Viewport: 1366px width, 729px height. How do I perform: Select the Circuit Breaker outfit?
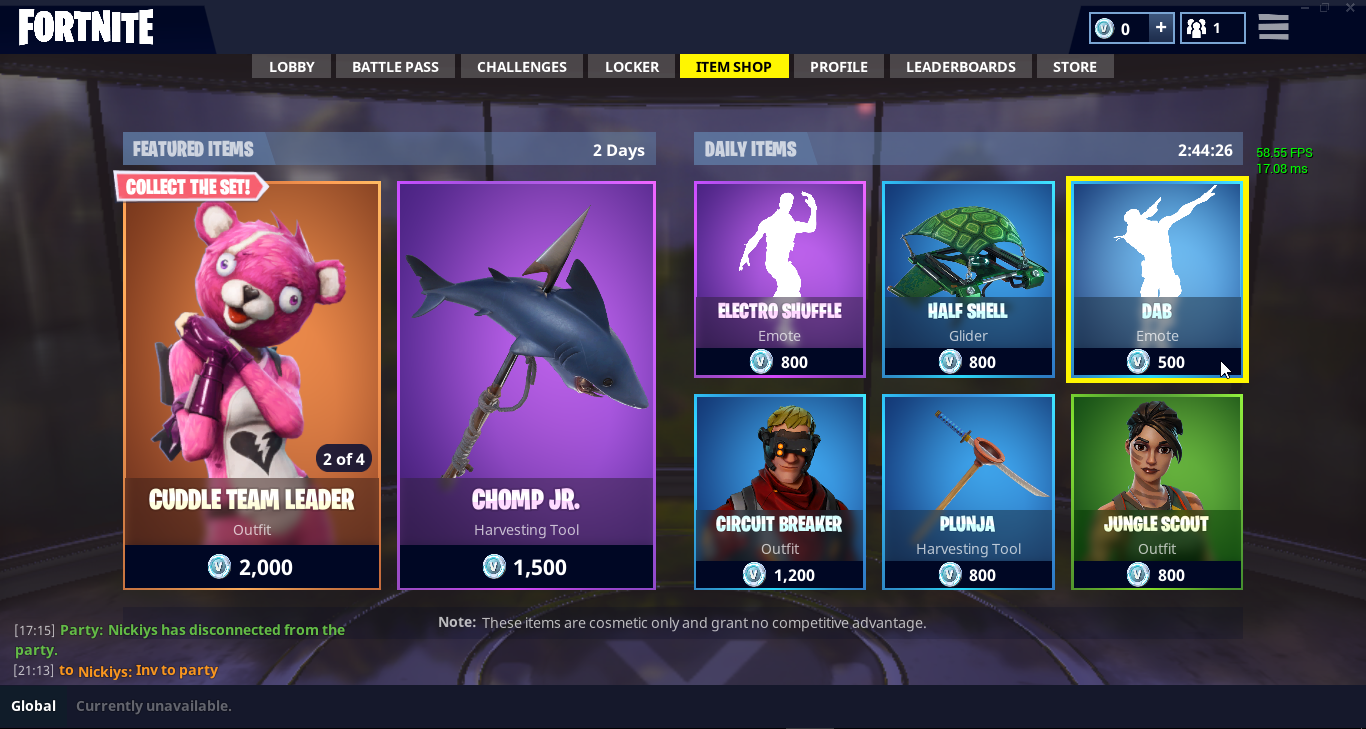780,491
